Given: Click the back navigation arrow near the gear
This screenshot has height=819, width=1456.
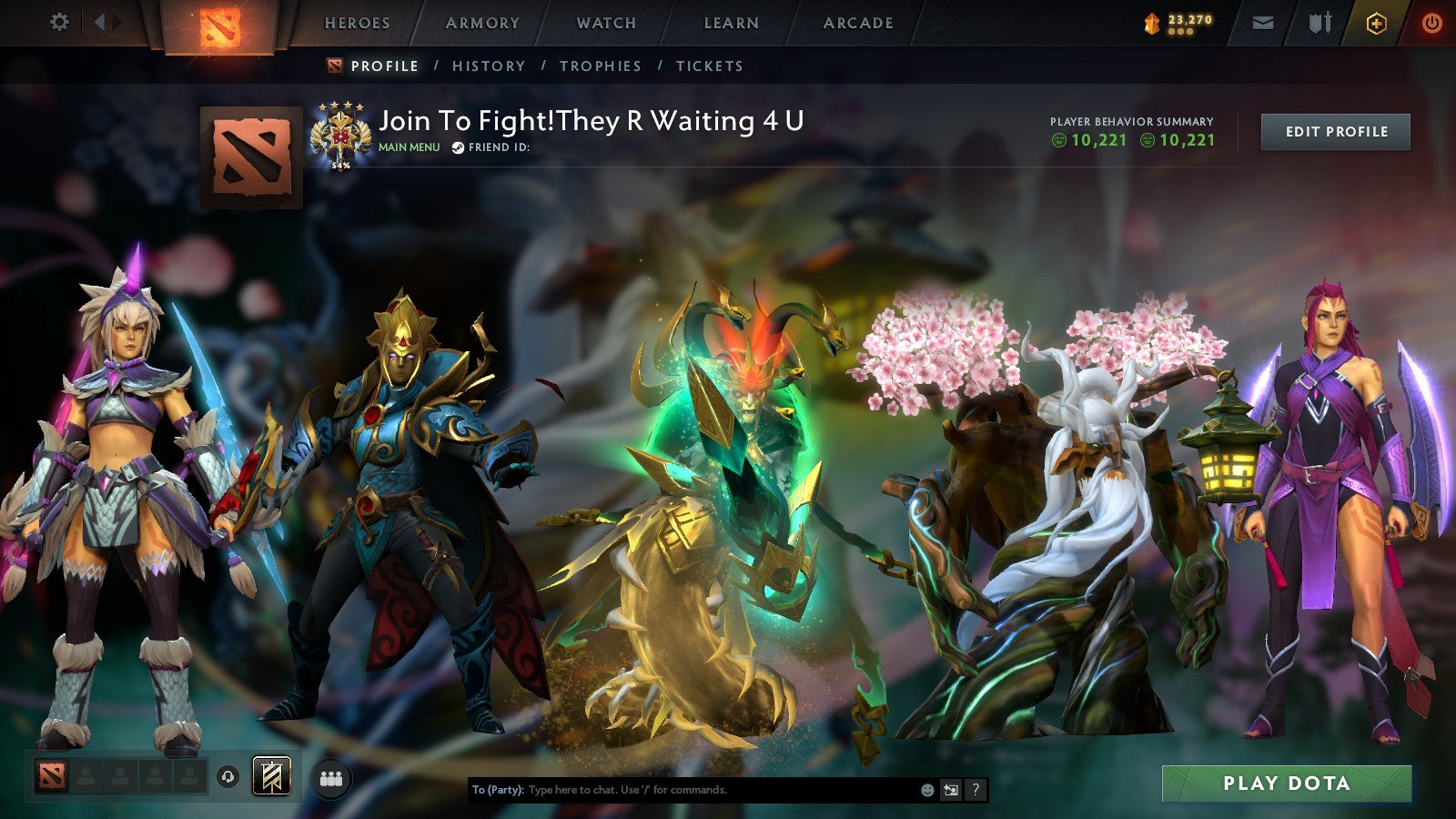Looking at the screenshot, I should click(x=100, y=20).
